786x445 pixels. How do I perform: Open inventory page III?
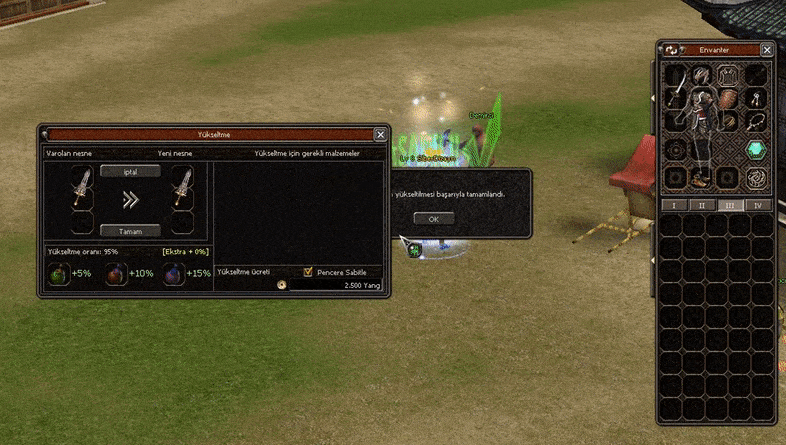pos(729,205)
